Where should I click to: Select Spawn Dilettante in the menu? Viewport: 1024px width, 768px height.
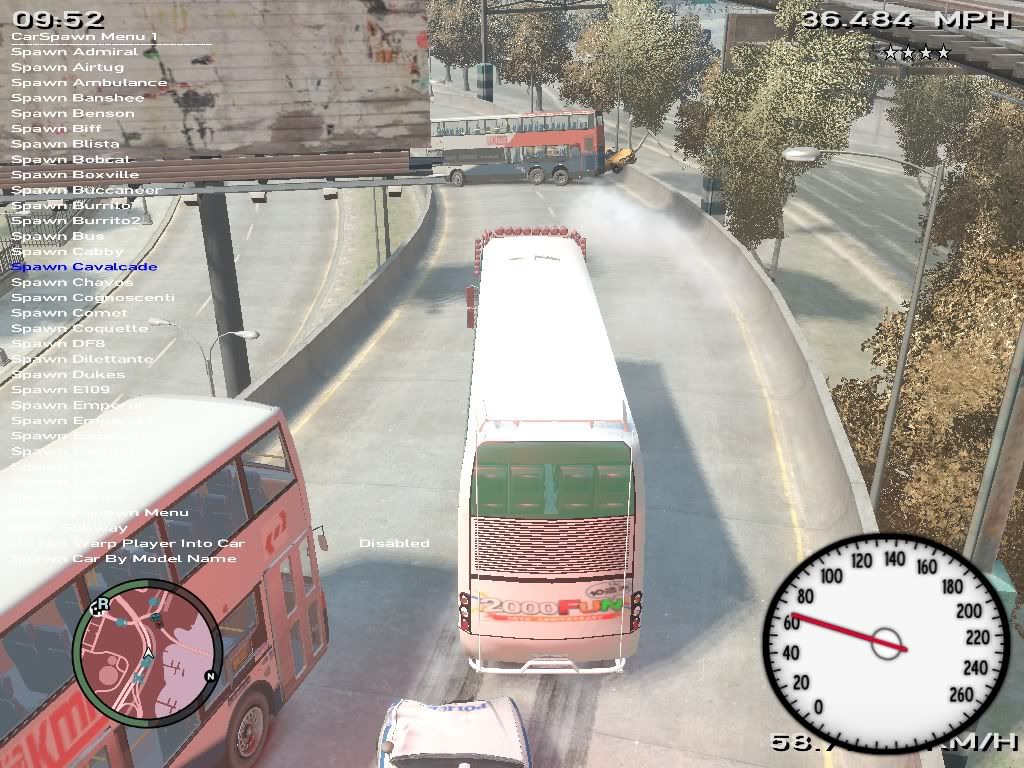point(82,359)
